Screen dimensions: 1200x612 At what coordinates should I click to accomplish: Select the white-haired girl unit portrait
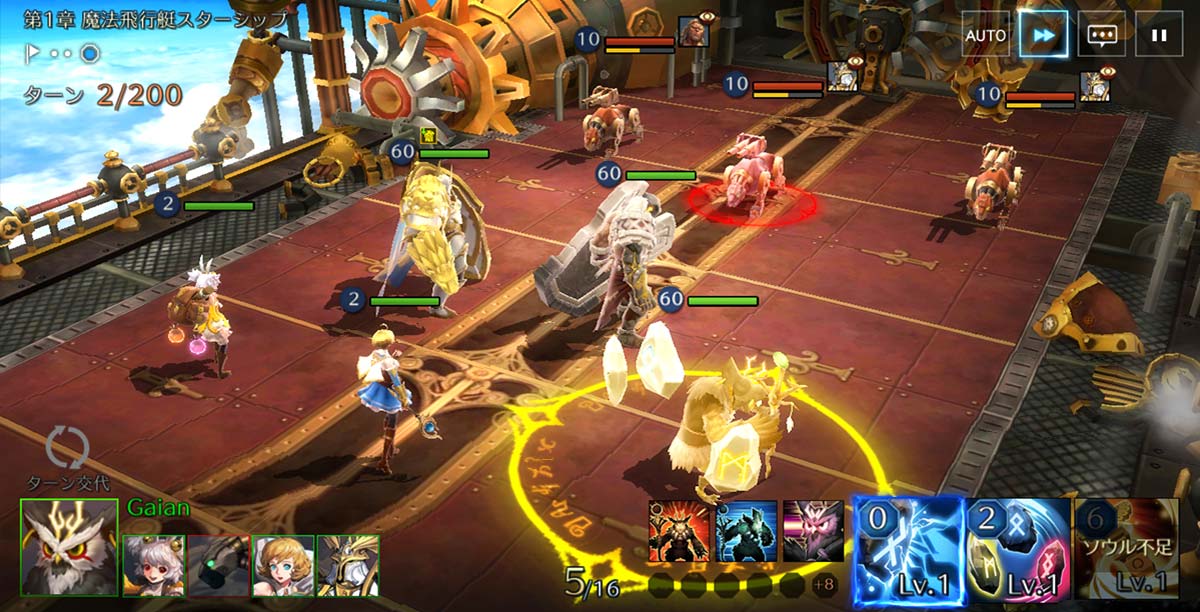(x=153, y=566)
